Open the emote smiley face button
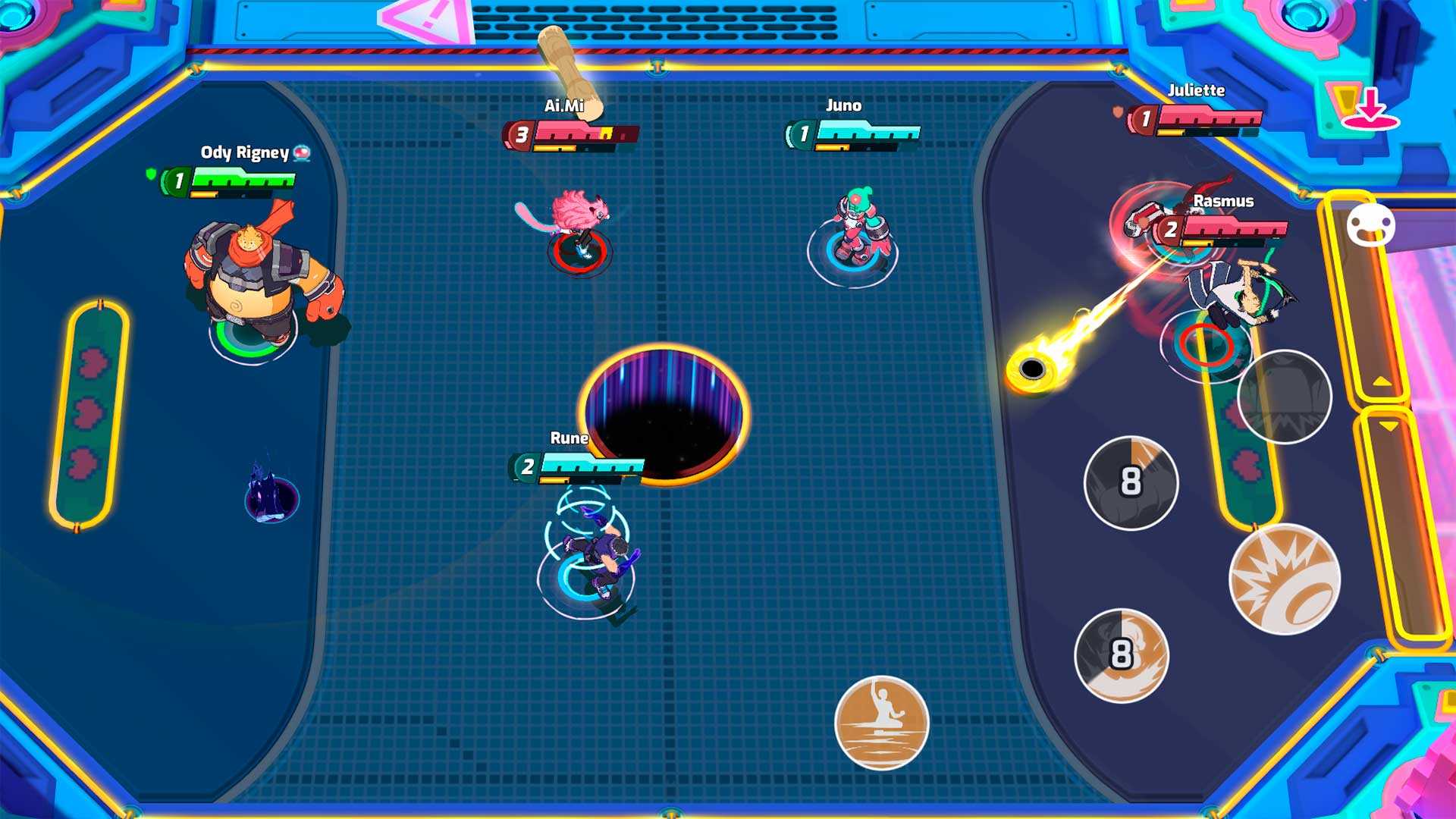The width and height of the screenshot is (1456, 819). [1370, 226]
